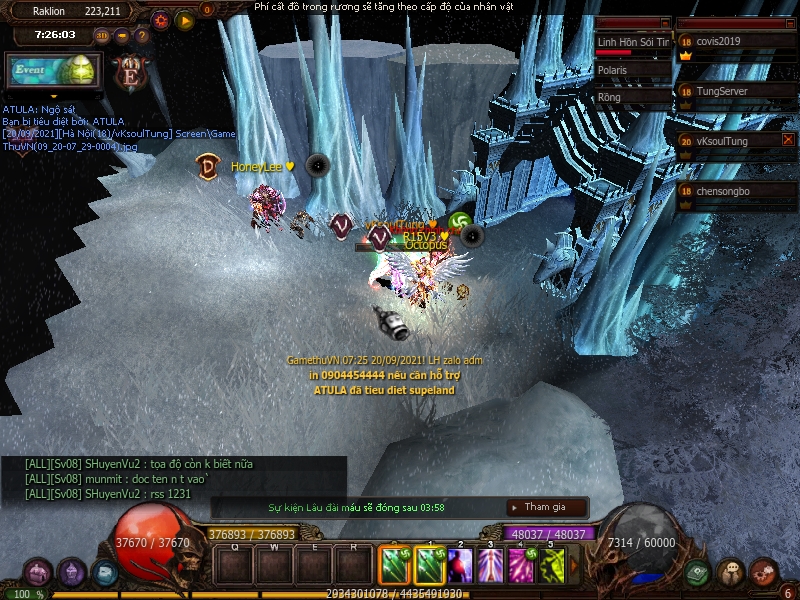Open the question mark help button

142,35
